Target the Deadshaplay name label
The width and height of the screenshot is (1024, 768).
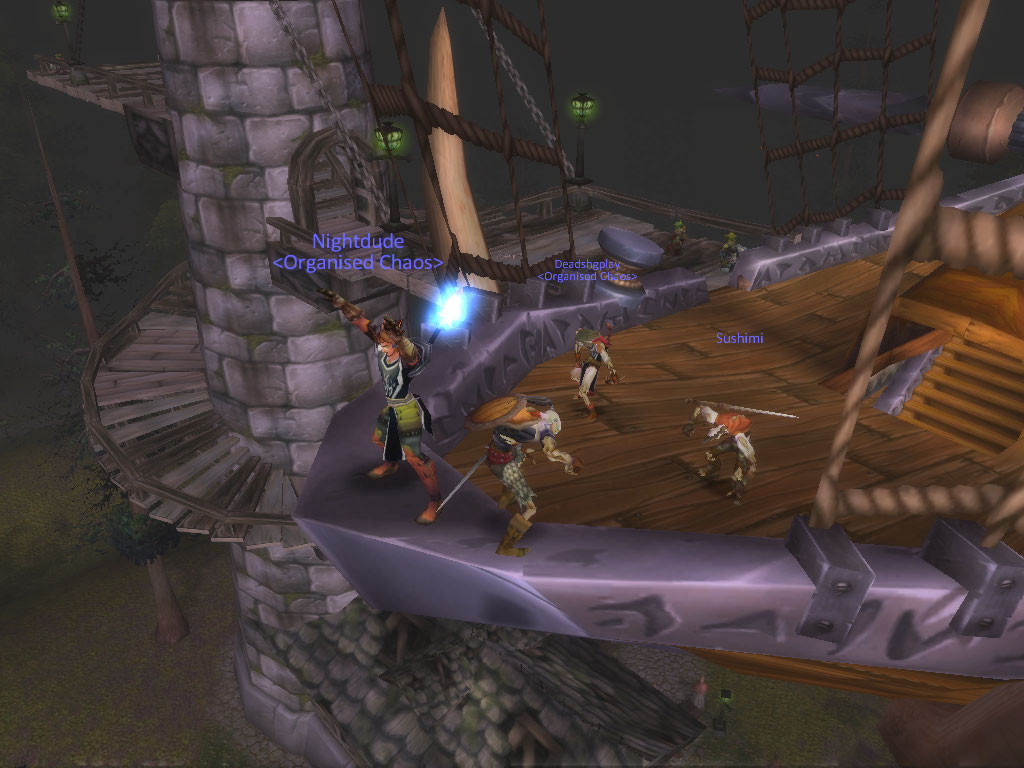click(x=587, y=264)
